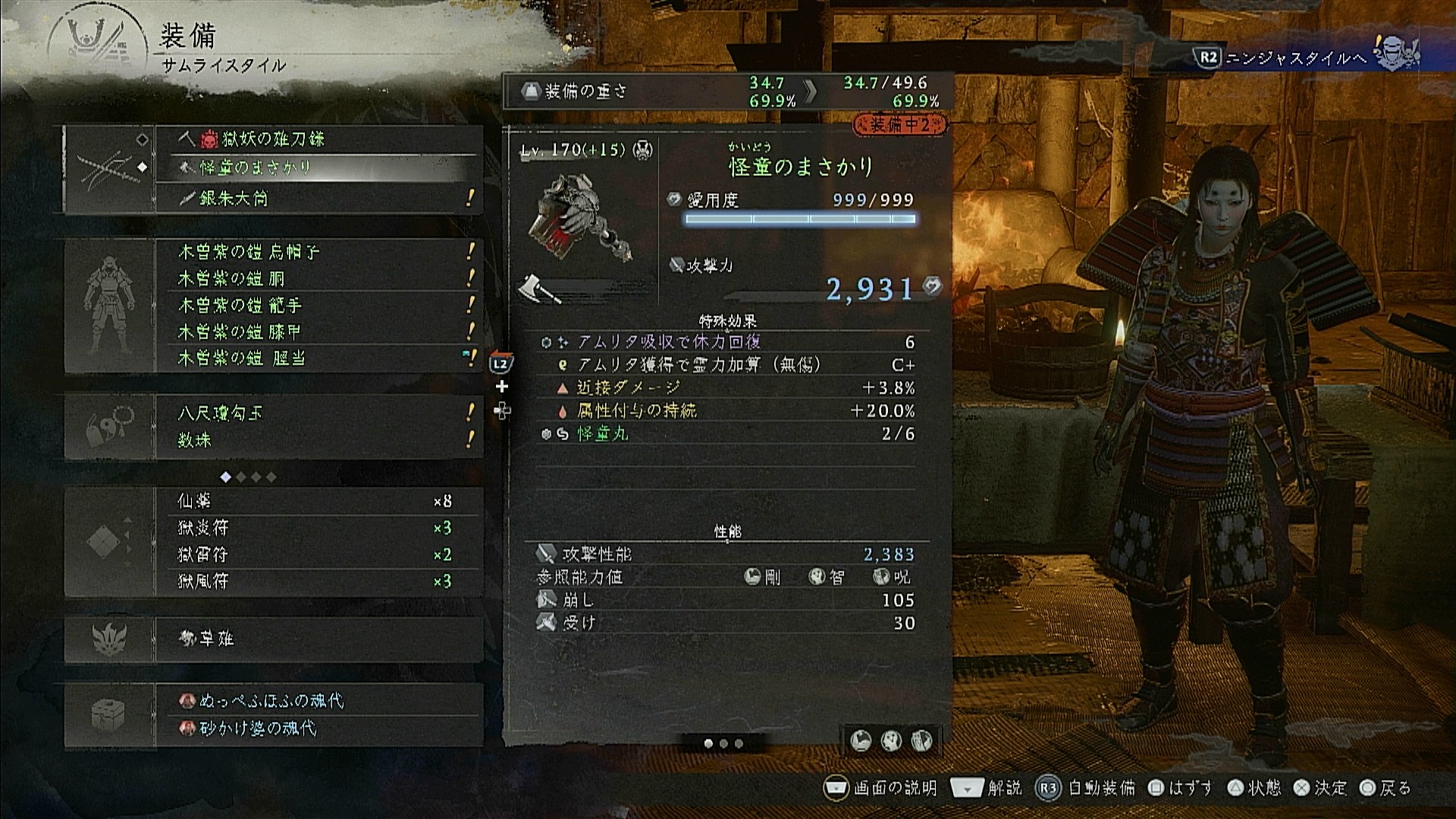Screen dimensions: 1456x819
Task: Open the 木曽紫の鎧 脛当 greaves slot
Action: pos(318,358)
